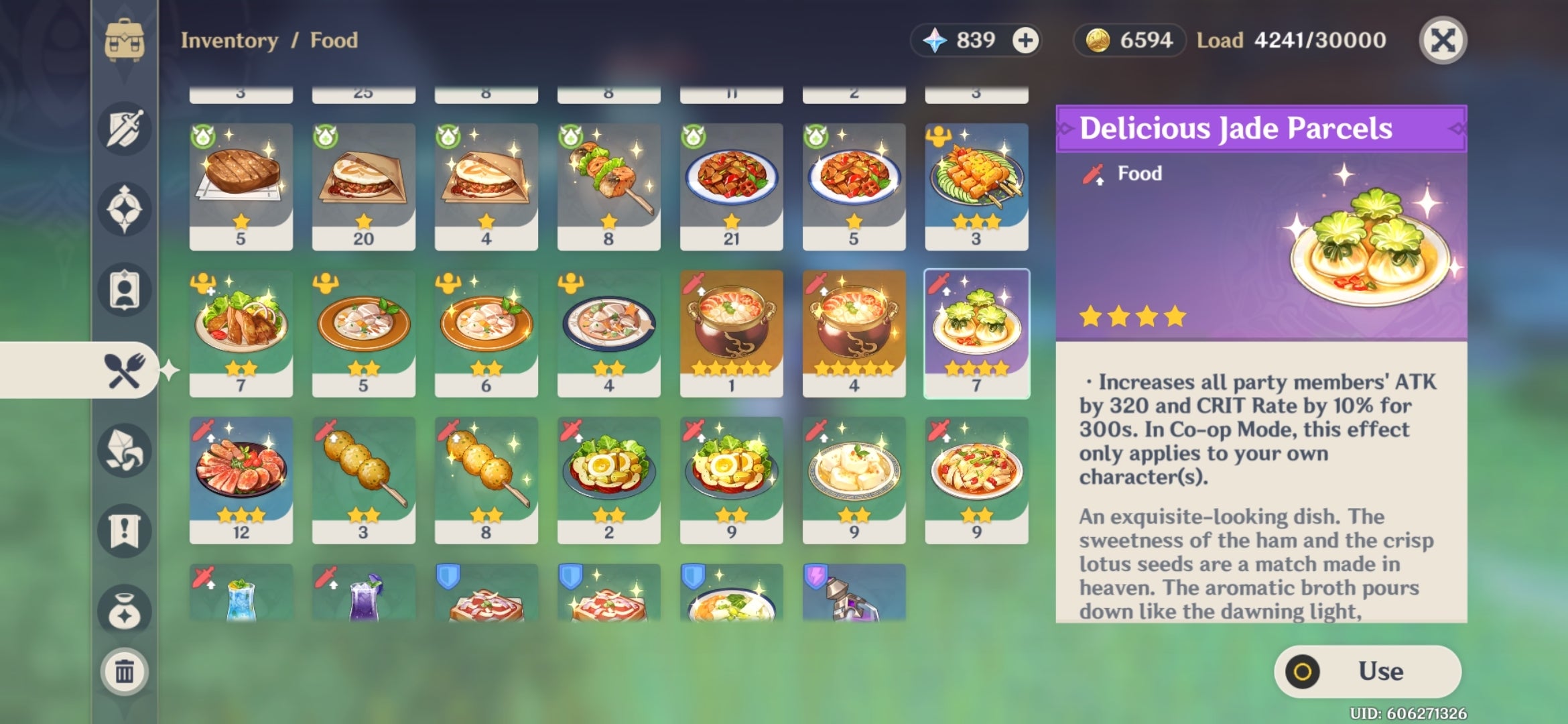Select the Delicious Jade Parcels thumbnail
1568x724 pixels.
pos(977,333)
